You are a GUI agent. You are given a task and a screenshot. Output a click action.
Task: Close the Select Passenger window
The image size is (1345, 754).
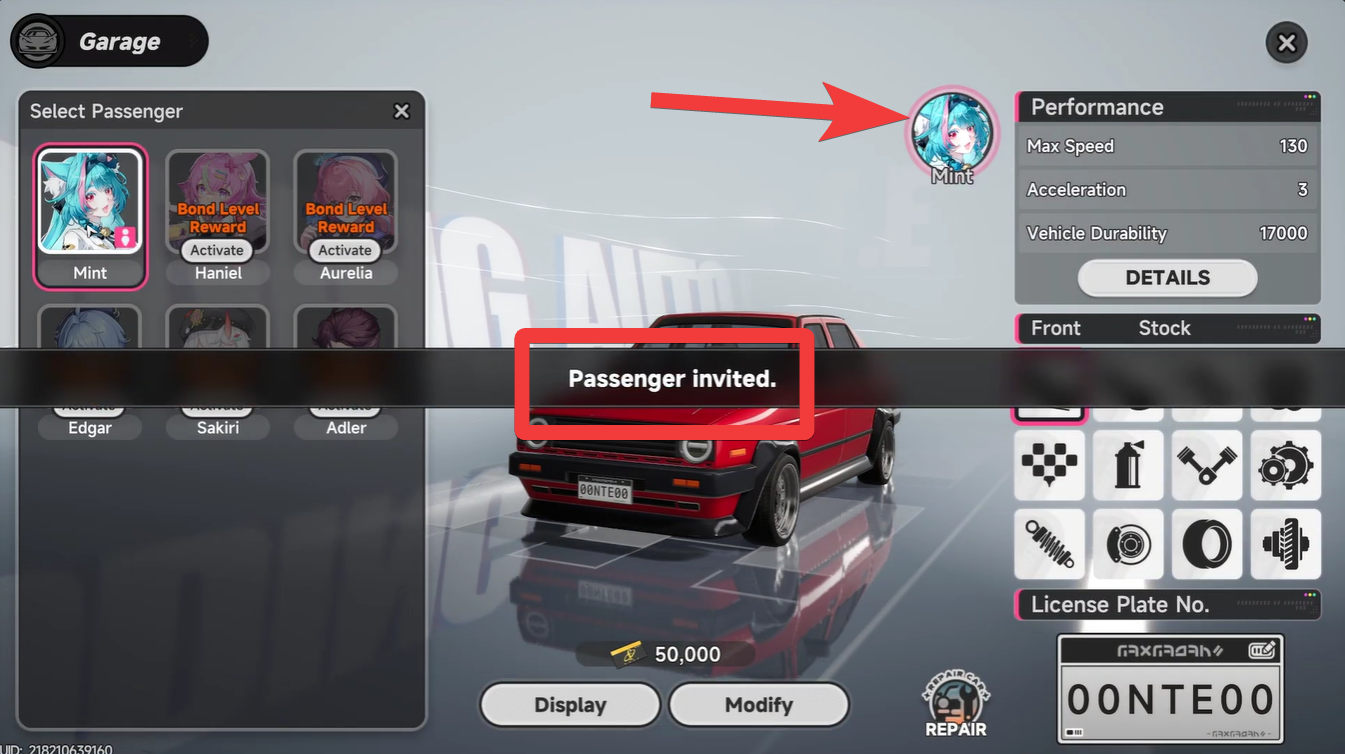click(402, 111)
